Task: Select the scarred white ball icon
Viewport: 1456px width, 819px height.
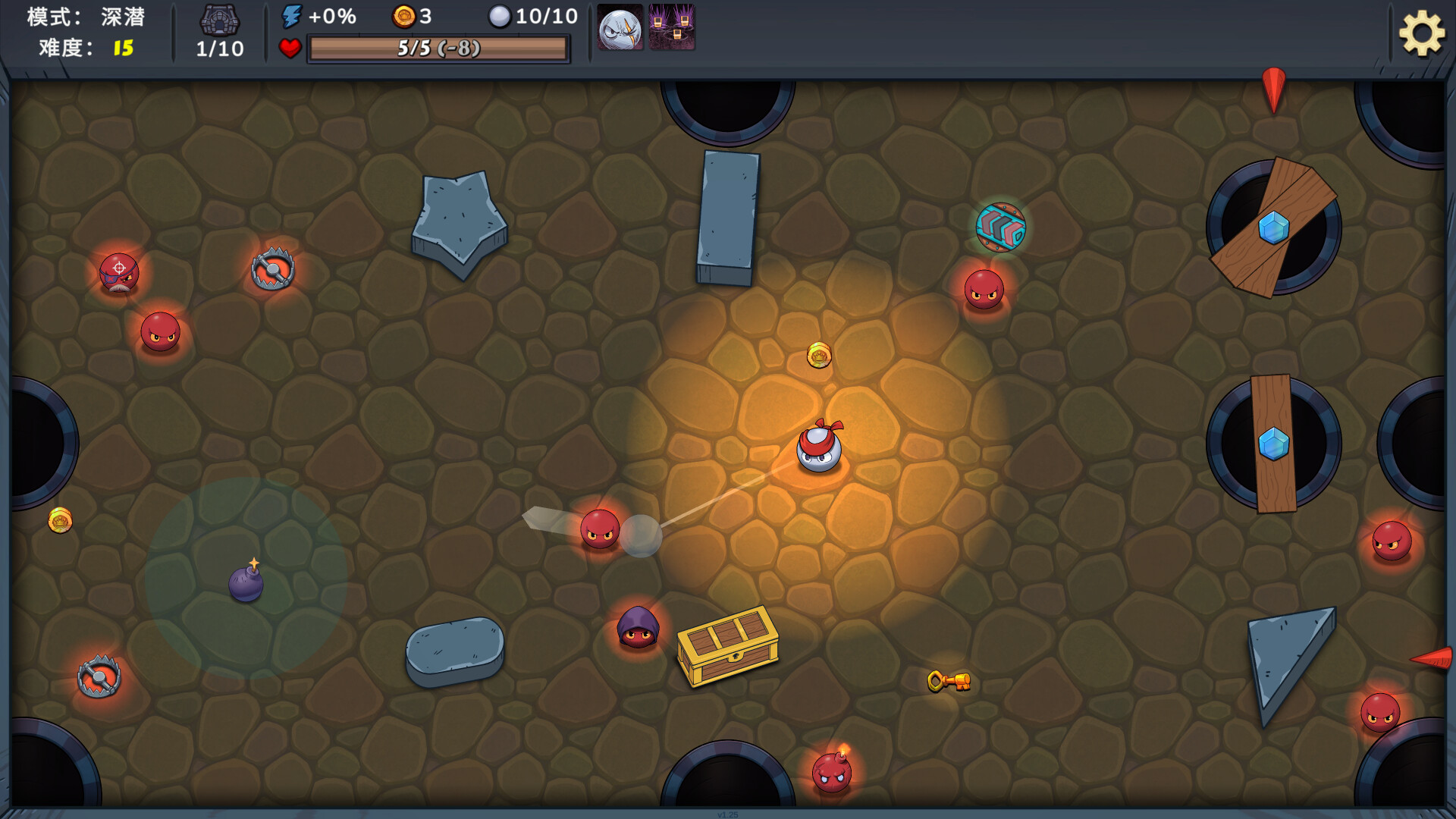Action: [620, 29]
